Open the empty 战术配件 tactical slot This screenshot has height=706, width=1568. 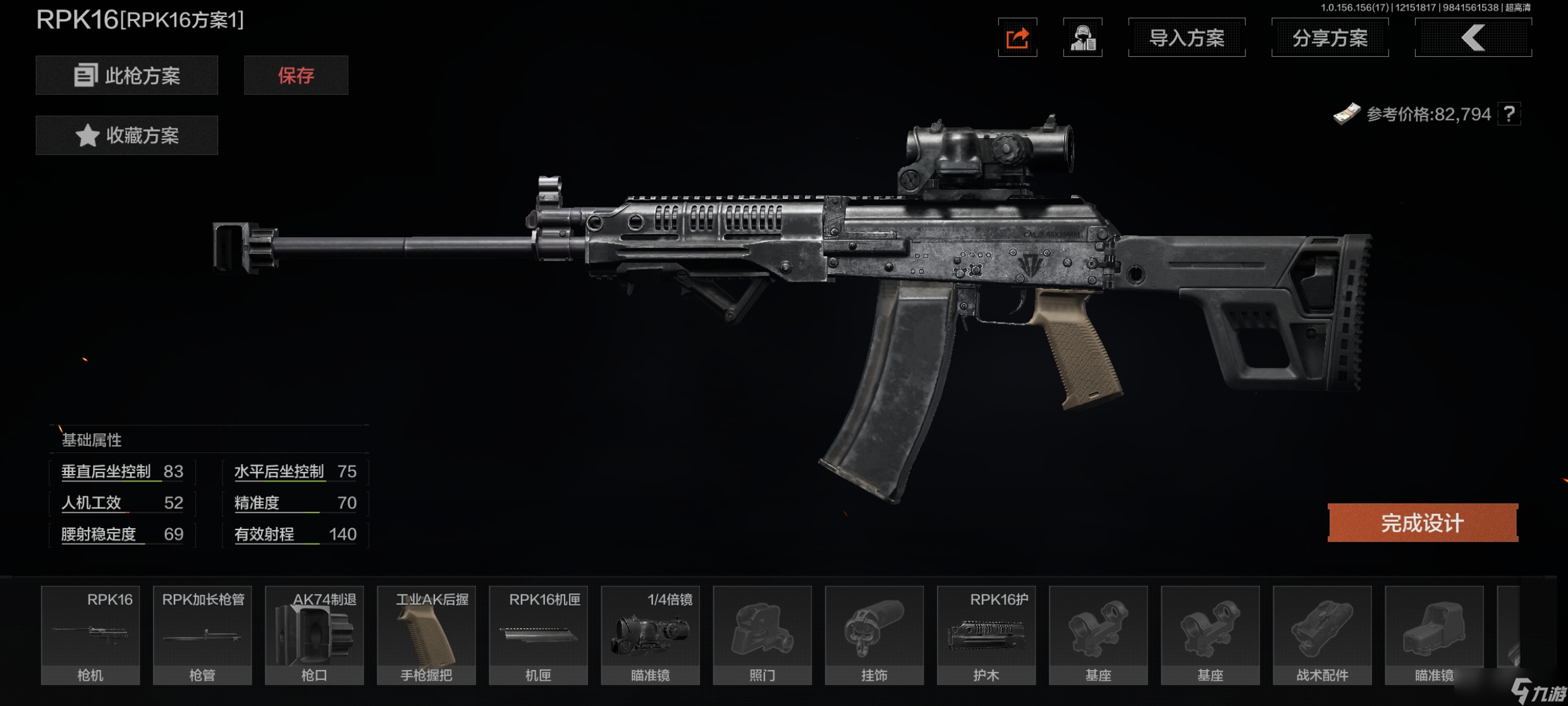(x=1322, y=635)
